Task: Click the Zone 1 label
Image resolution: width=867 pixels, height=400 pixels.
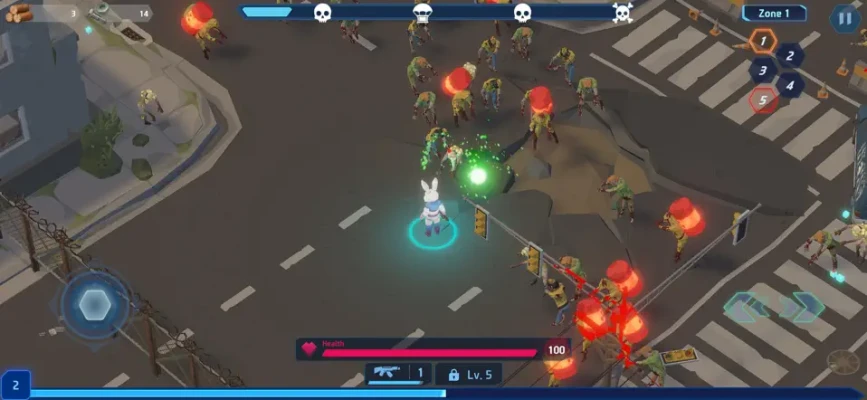Action: tap(774, 13)
